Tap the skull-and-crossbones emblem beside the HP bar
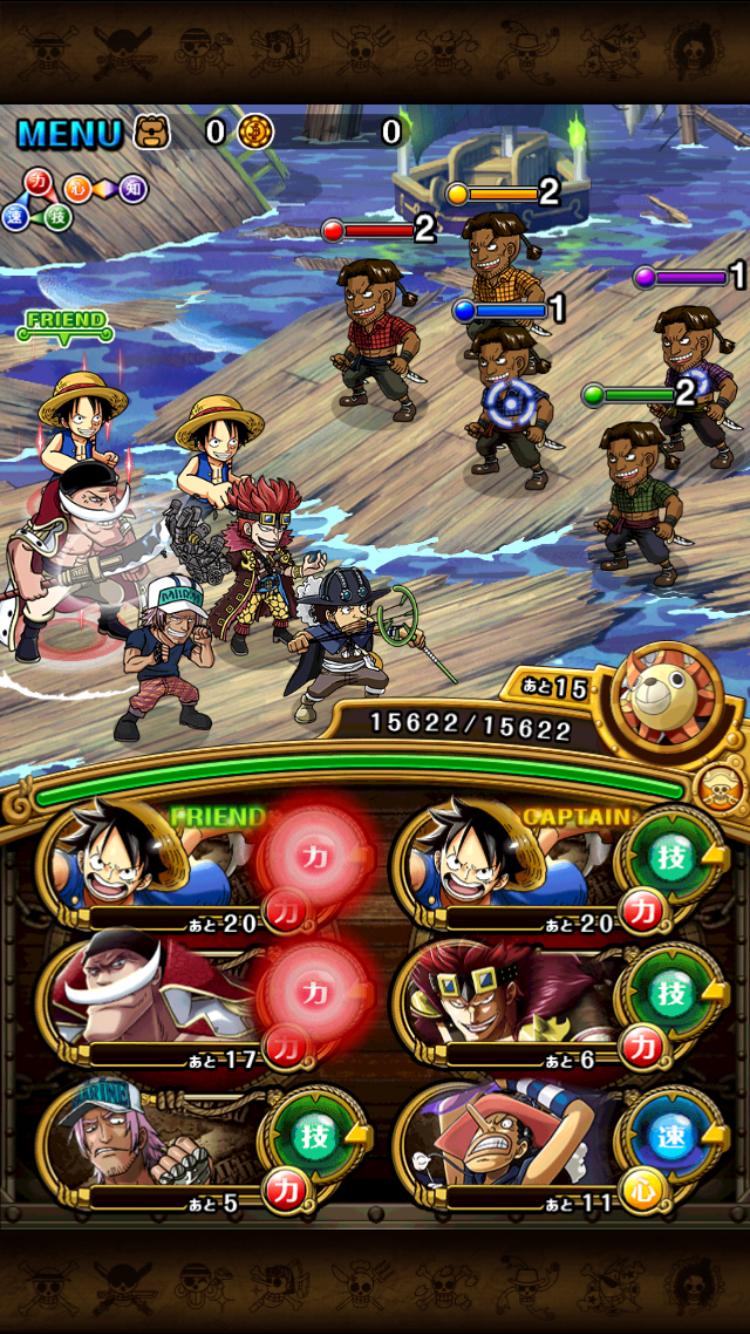Image resolution: width=750 pixels, height=1334 pixels. pos(722,789)
